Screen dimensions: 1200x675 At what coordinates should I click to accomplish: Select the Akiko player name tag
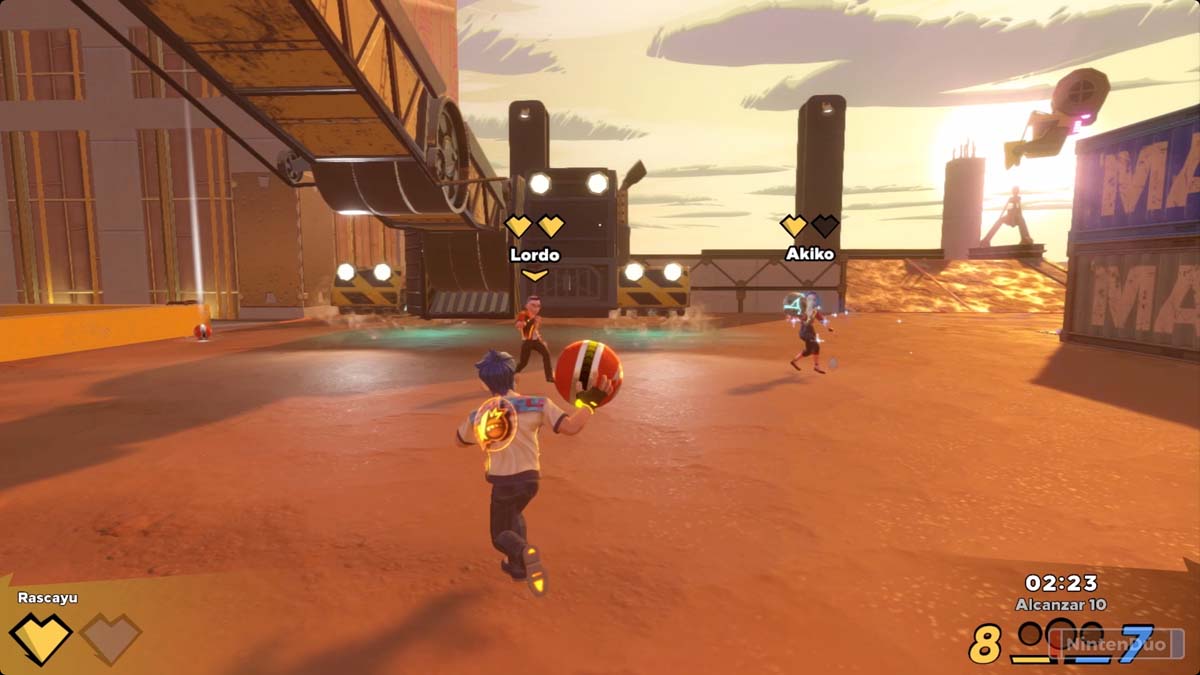click(x=809, y=254)
